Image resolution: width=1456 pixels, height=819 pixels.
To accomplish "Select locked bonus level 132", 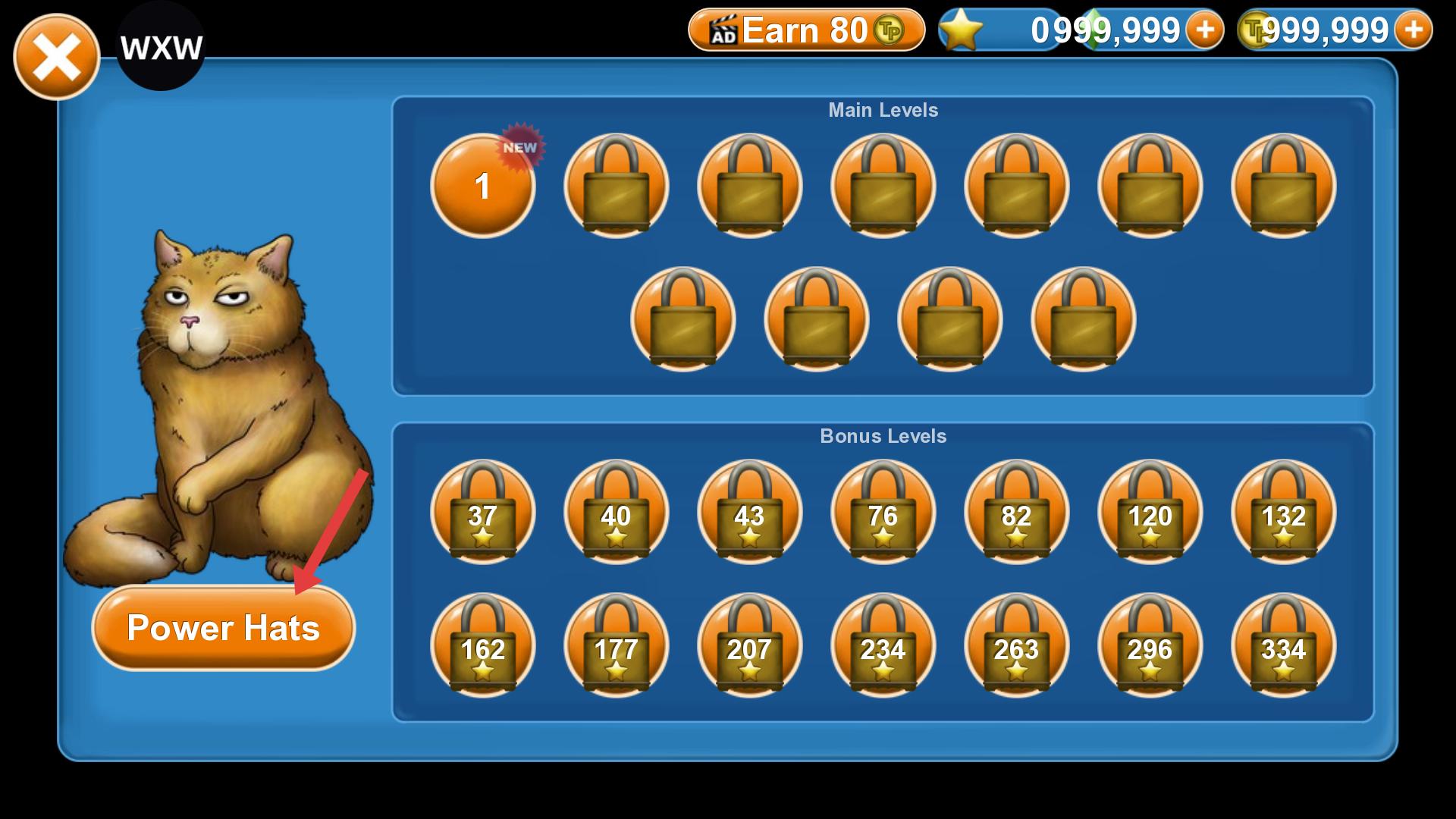I will [1283, 513].
